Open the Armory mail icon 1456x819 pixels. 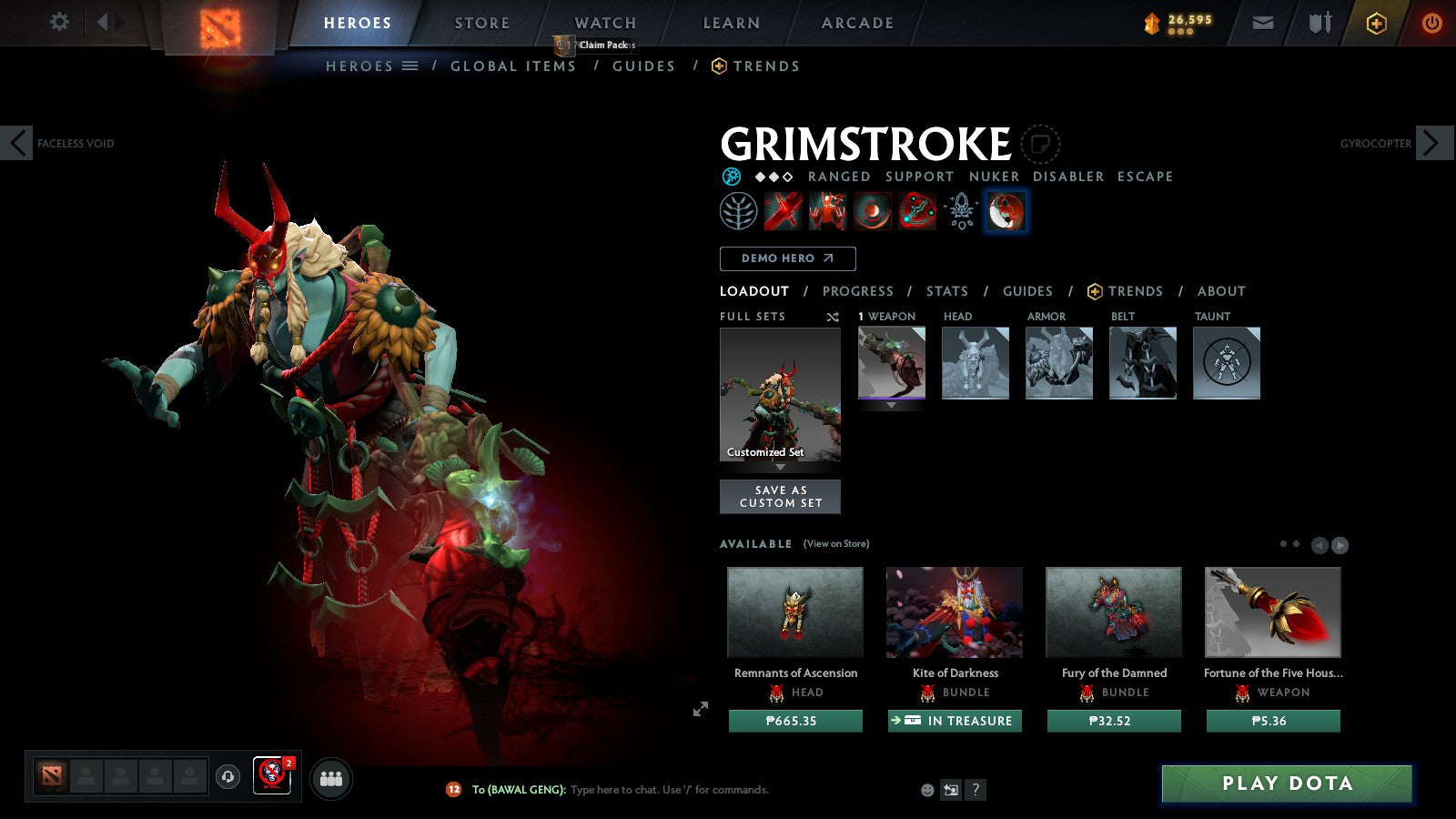click(x=1263, y=23)
